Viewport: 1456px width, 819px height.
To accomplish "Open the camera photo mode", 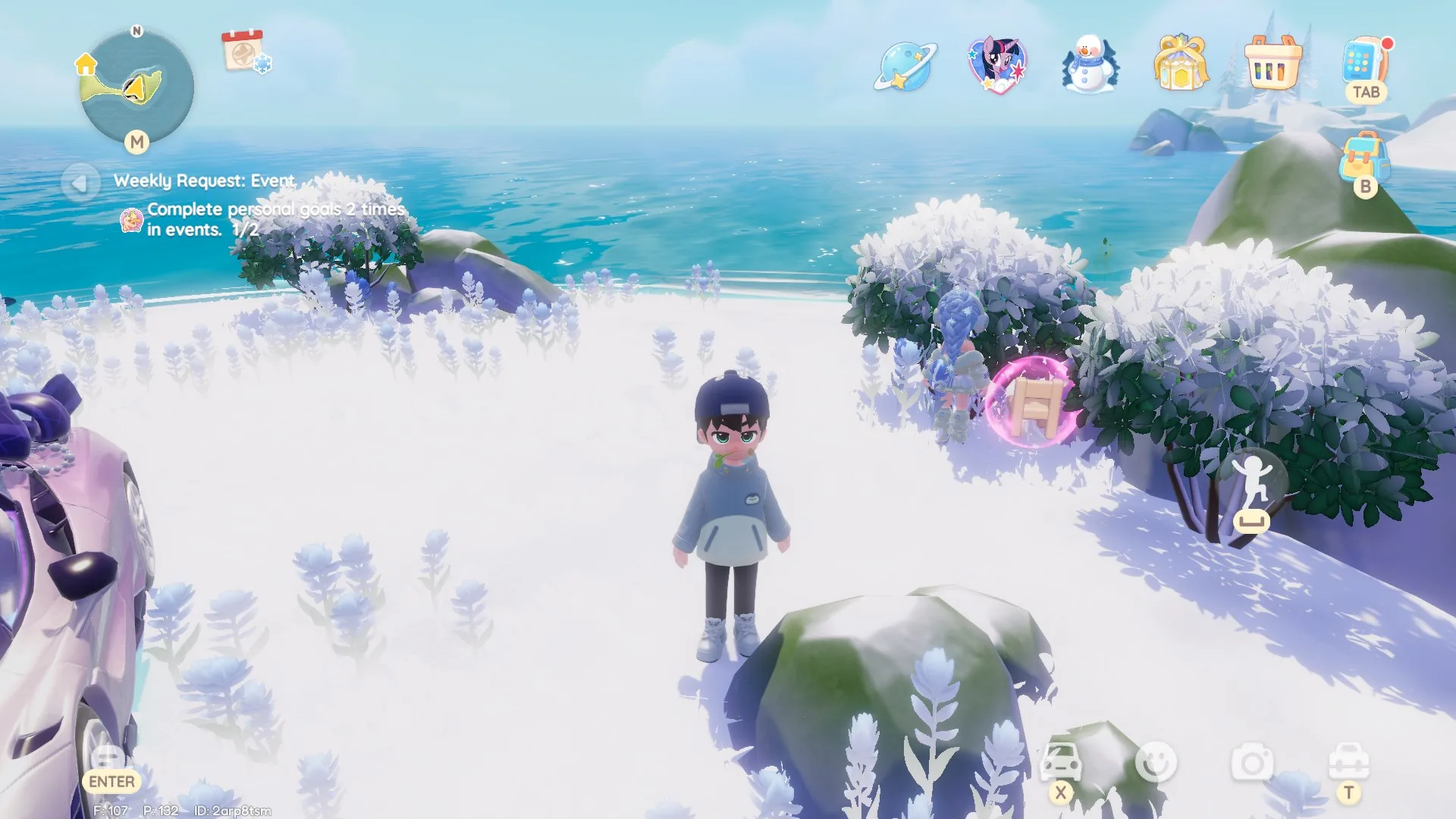I will coord(1252,762).
